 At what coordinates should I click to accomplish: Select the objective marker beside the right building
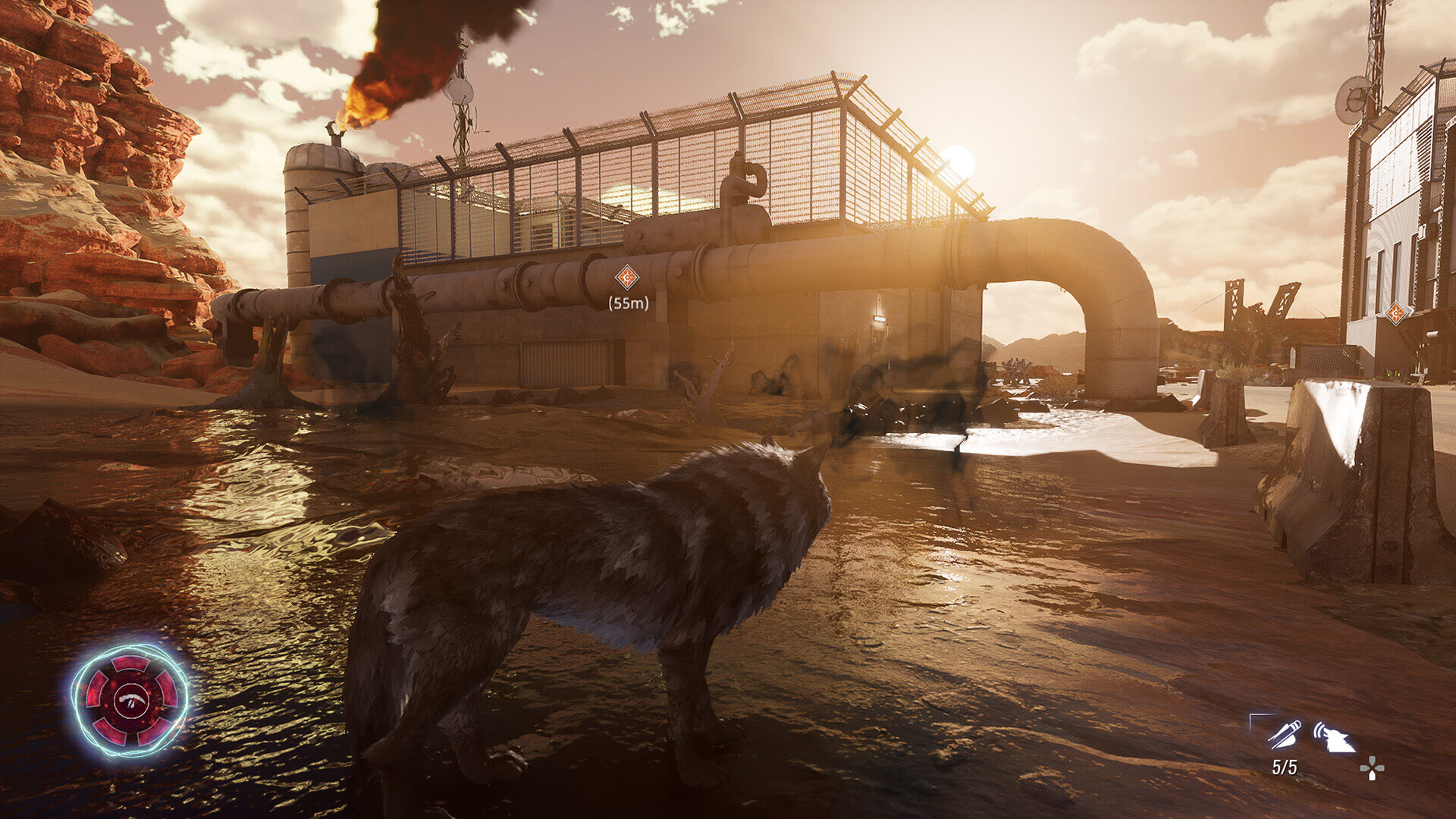(1395, 312)
